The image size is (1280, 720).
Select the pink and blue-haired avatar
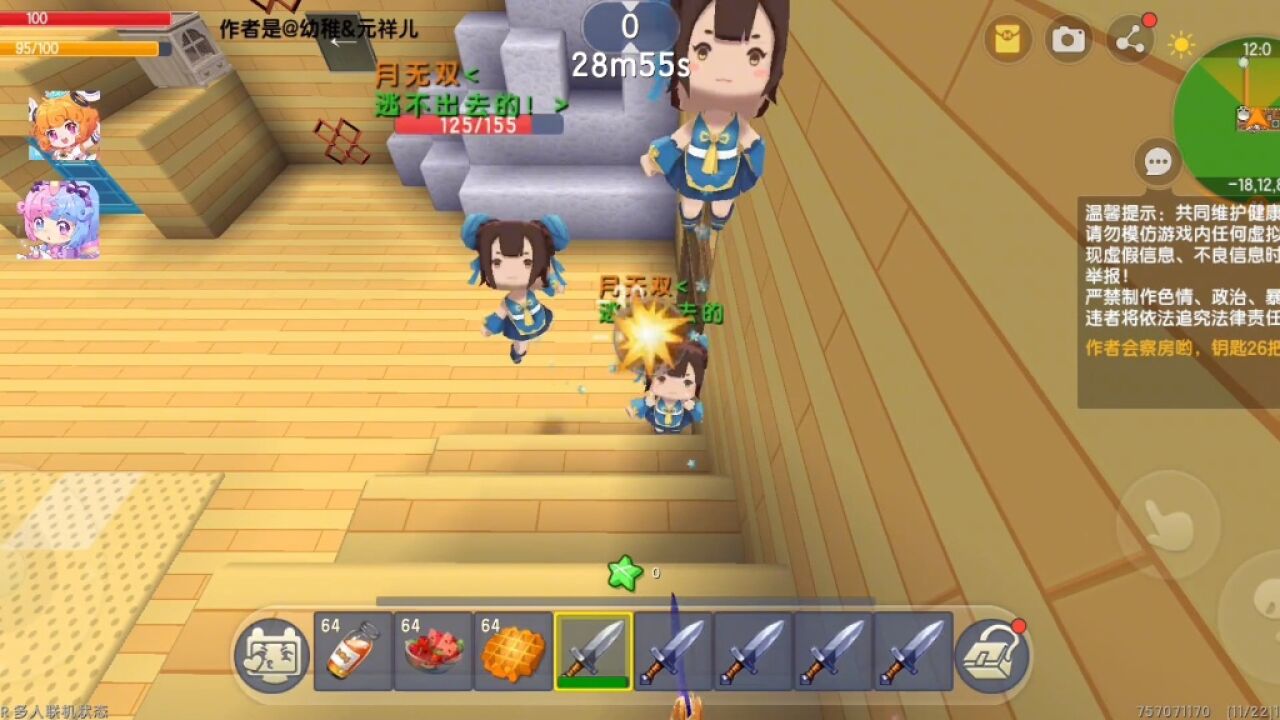(x=60, y=220)
